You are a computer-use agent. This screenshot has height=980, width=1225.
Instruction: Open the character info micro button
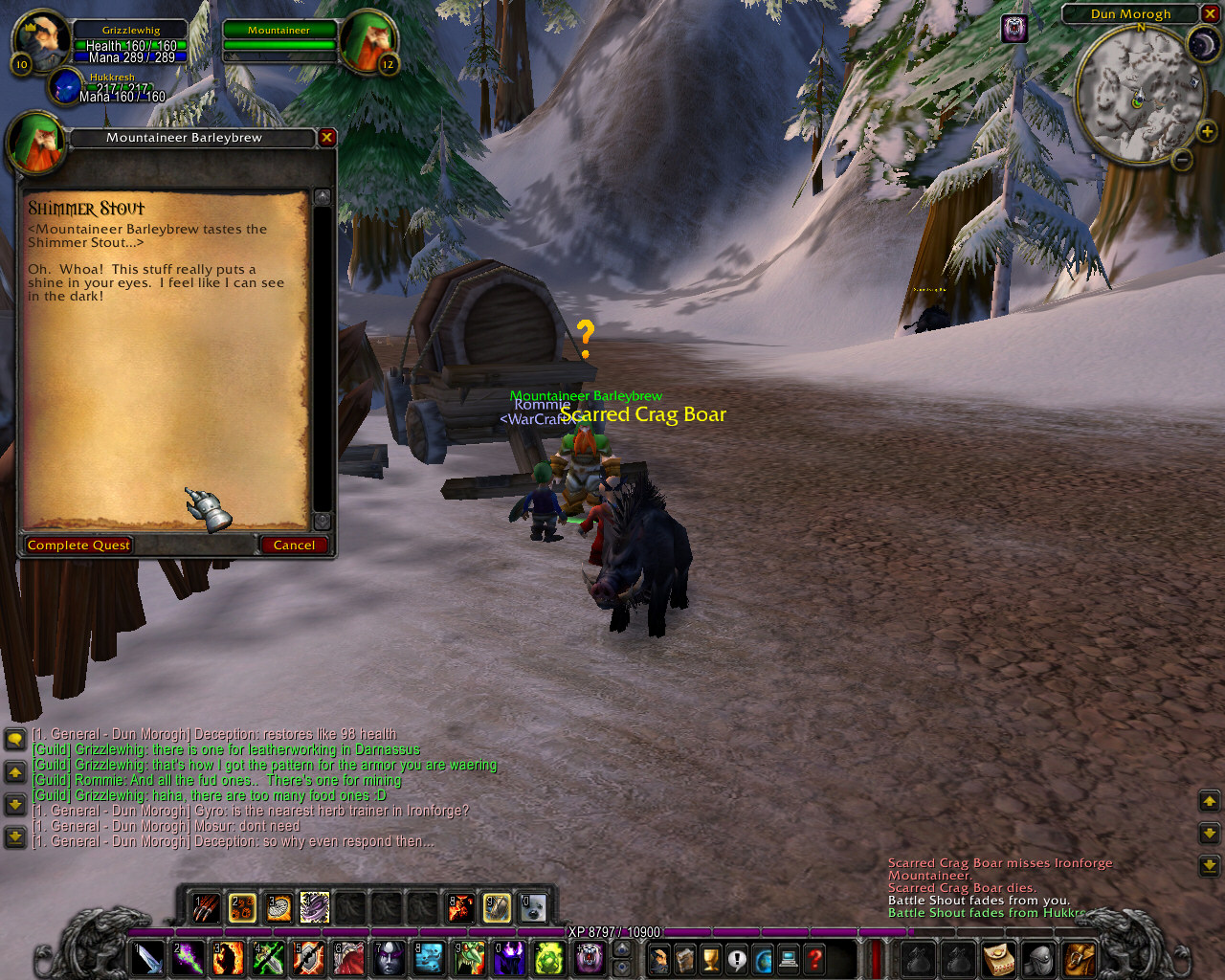658,958
